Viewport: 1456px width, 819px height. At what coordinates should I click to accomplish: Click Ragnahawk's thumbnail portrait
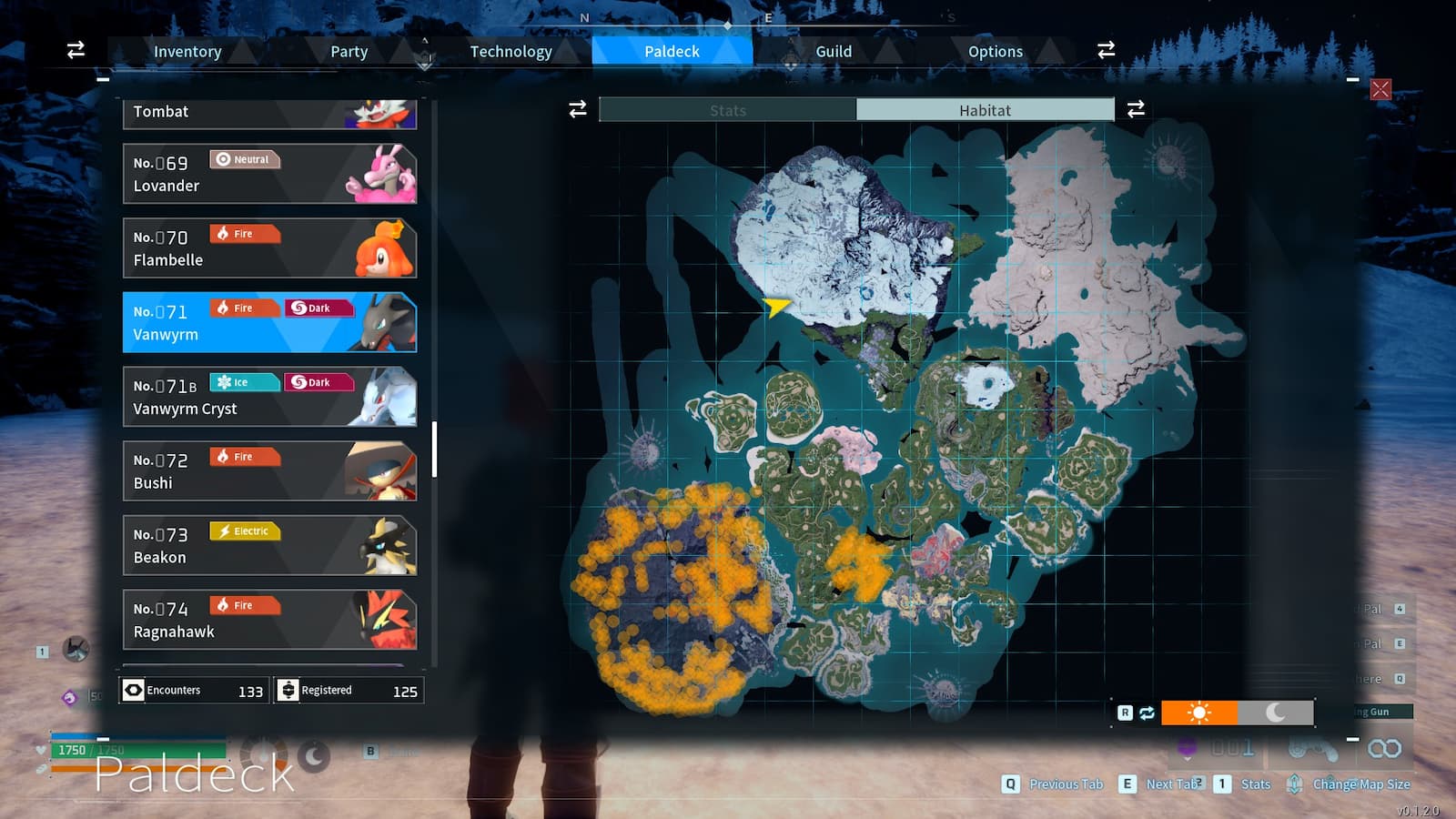pos(386,618)
